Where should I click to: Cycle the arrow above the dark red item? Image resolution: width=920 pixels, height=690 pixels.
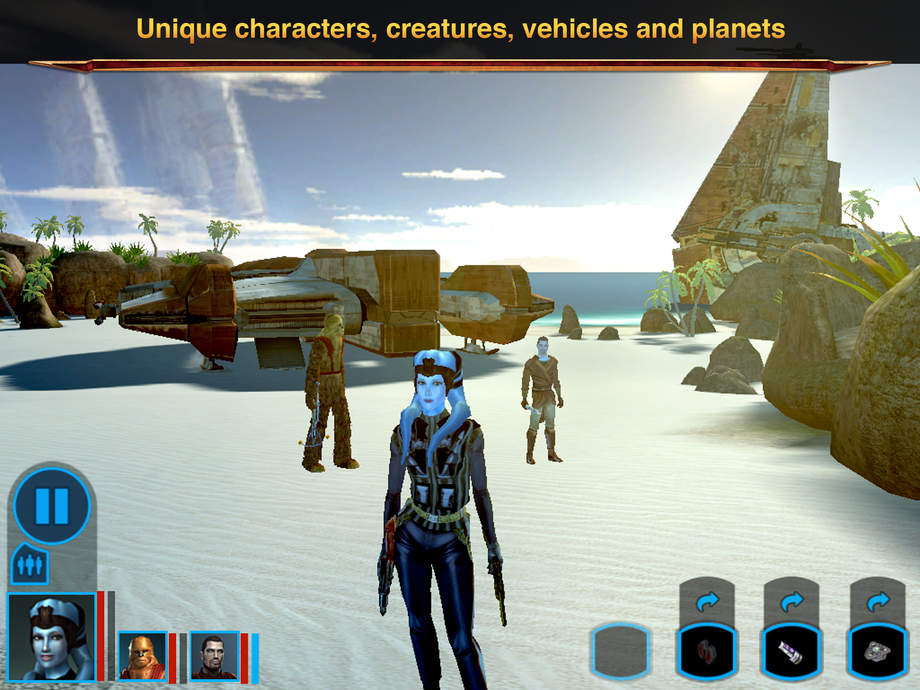coord(707,602)
